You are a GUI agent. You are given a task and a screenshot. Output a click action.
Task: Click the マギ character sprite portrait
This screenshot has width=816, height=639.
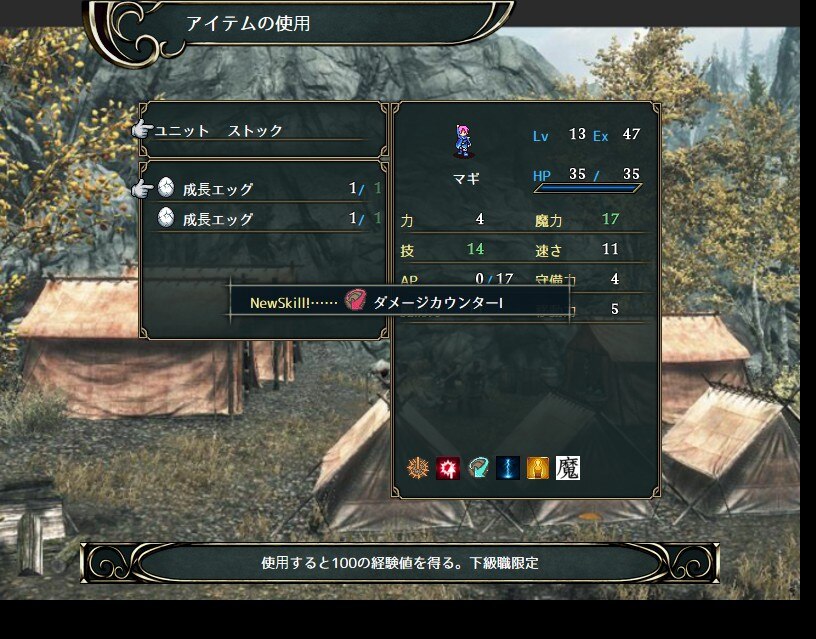point(462,142)
